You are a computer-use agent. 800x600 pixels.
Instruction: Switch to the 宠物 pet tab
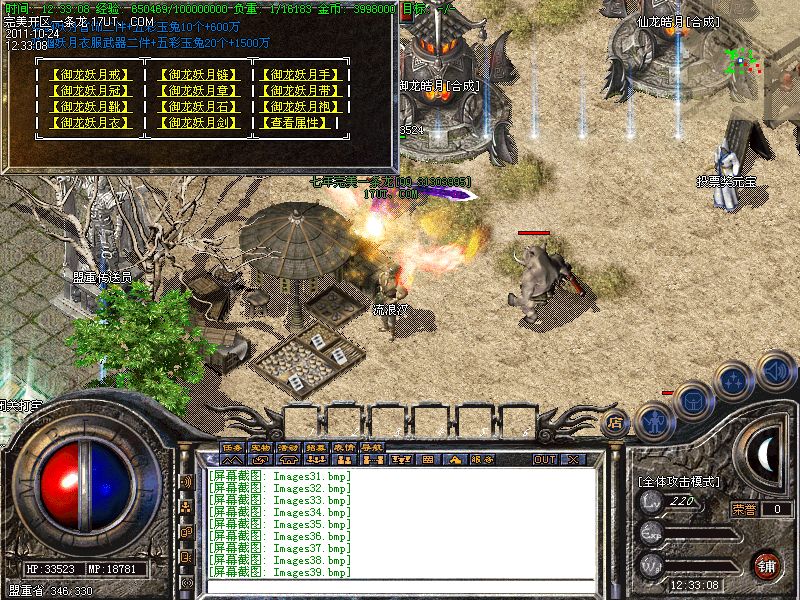coord(261,446)
